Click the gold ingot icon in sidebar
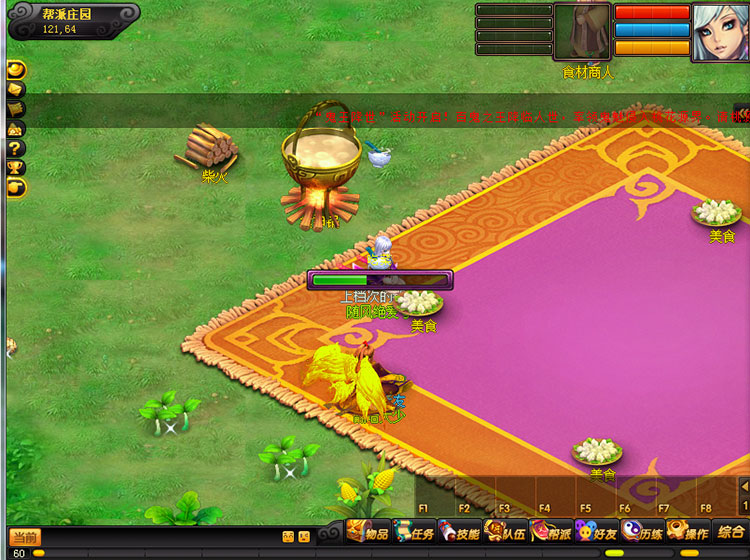The width and height of the screenshot is (750, 560). click(16, 69)
